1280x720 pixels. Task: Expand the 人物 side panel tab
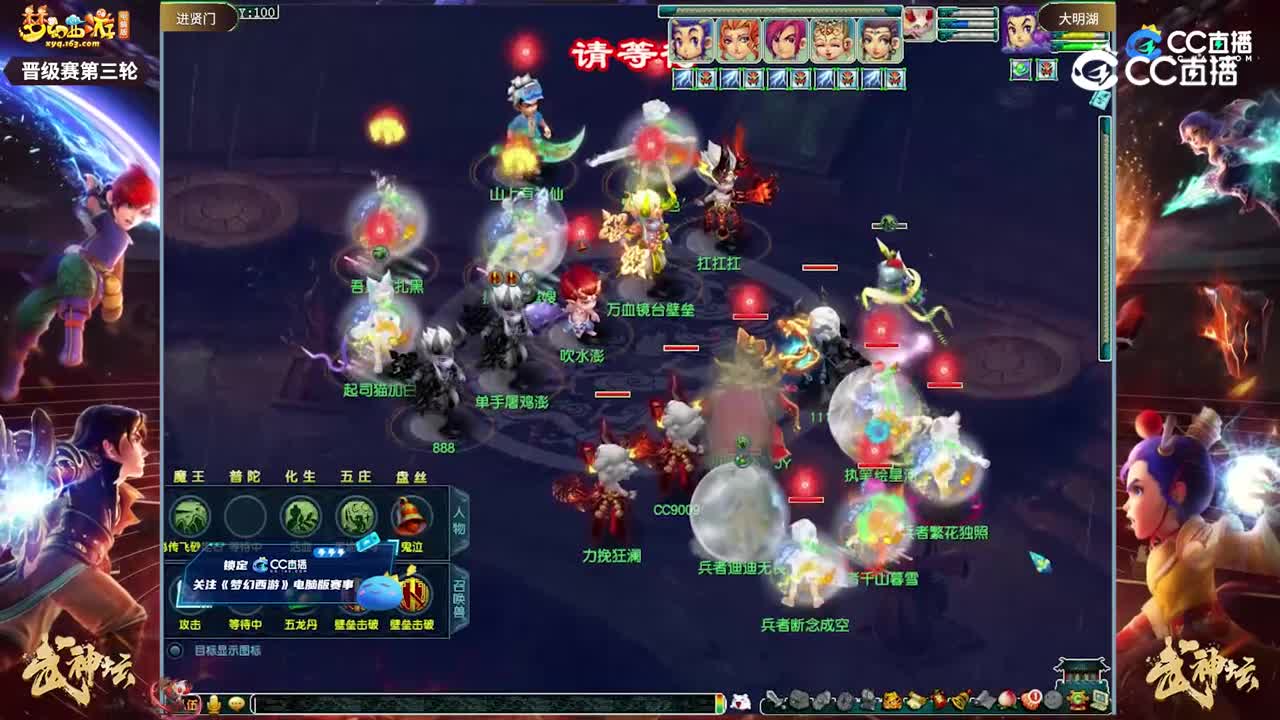(458, 521)
